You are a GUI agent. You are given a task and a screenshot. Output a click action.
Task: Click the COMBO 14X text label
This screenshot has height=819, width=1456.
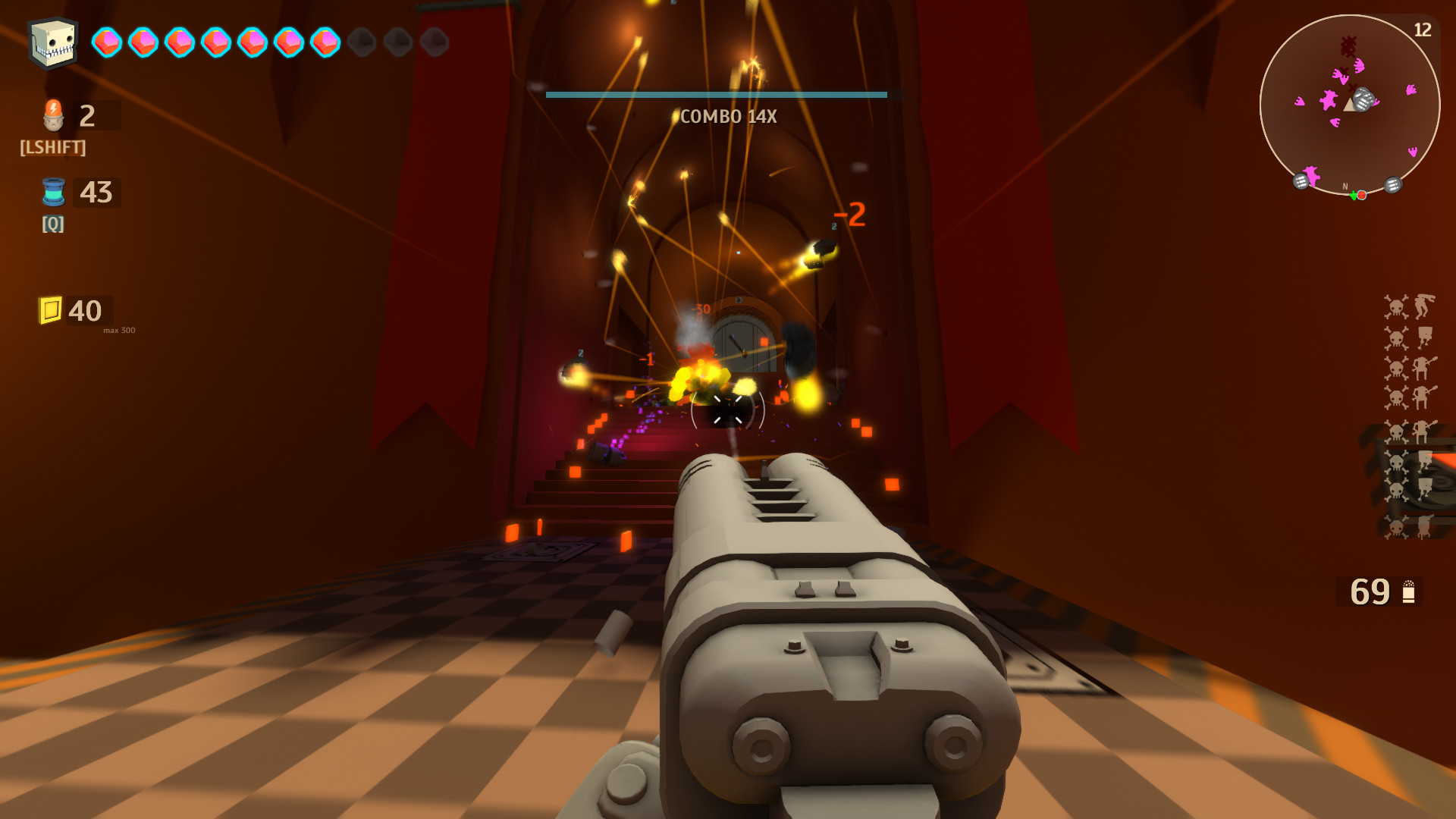coord(730,117)
